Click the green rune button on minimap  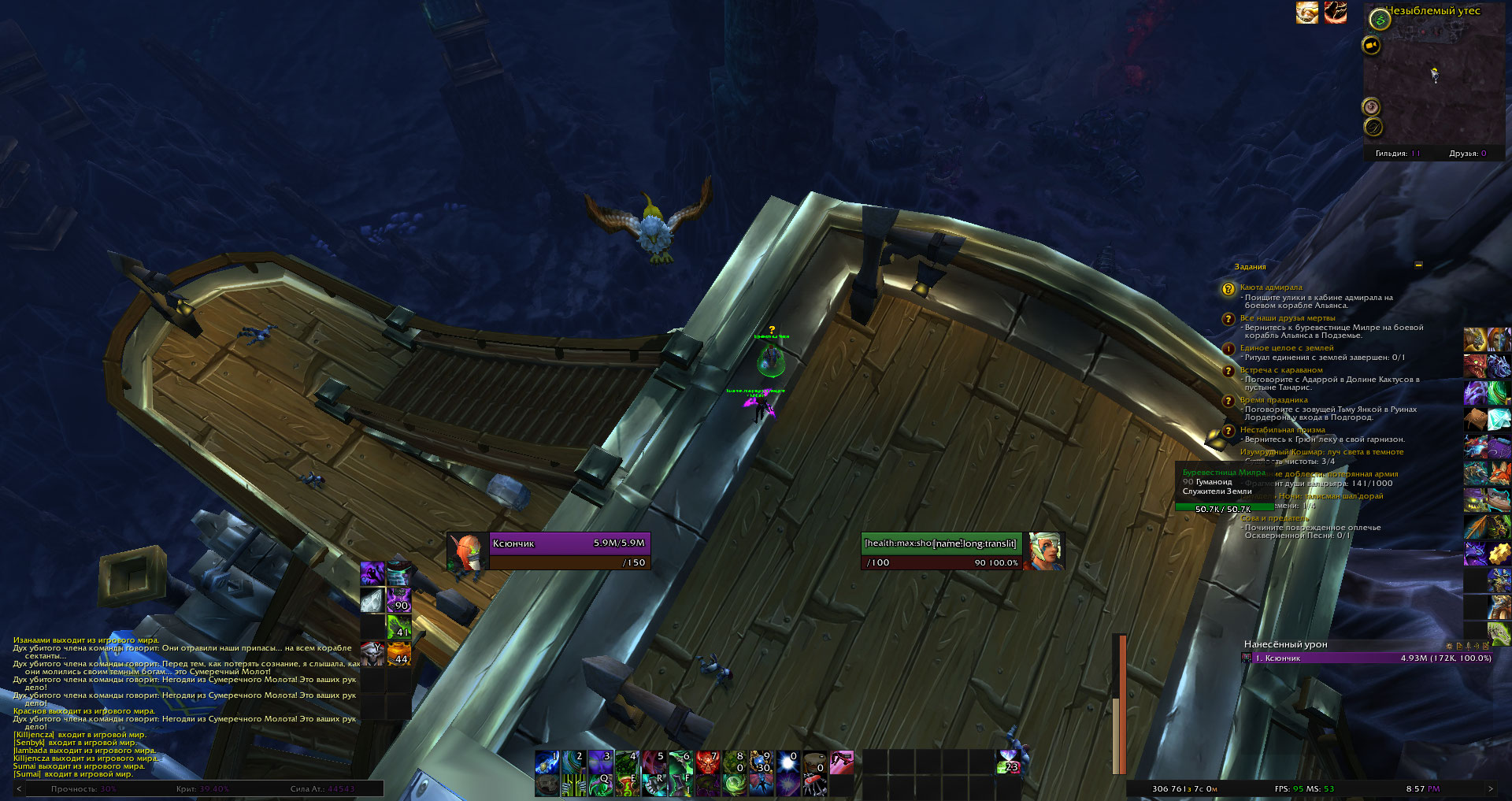click(x=1379, y=20)
